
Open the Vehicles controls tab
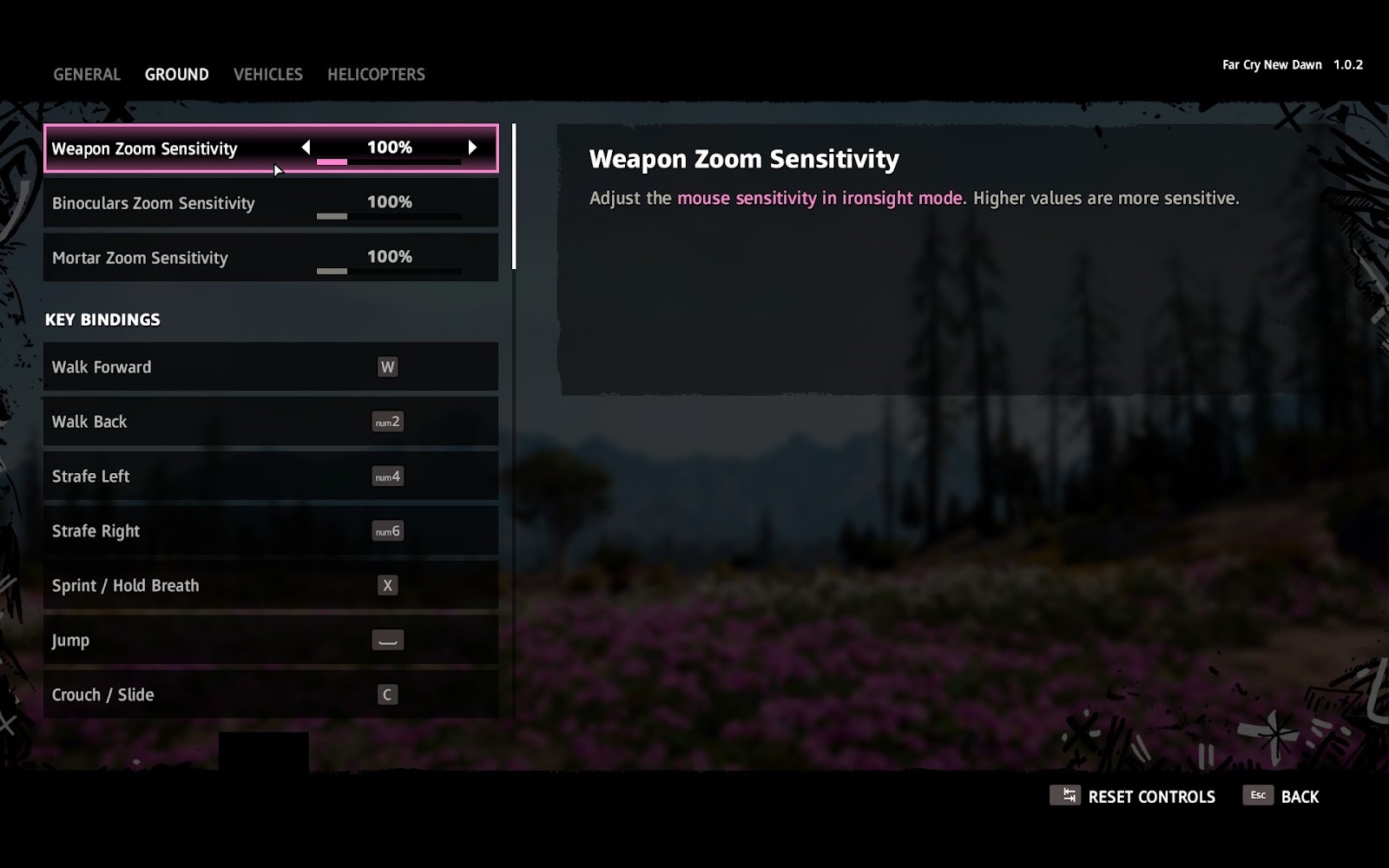(267, 75)
